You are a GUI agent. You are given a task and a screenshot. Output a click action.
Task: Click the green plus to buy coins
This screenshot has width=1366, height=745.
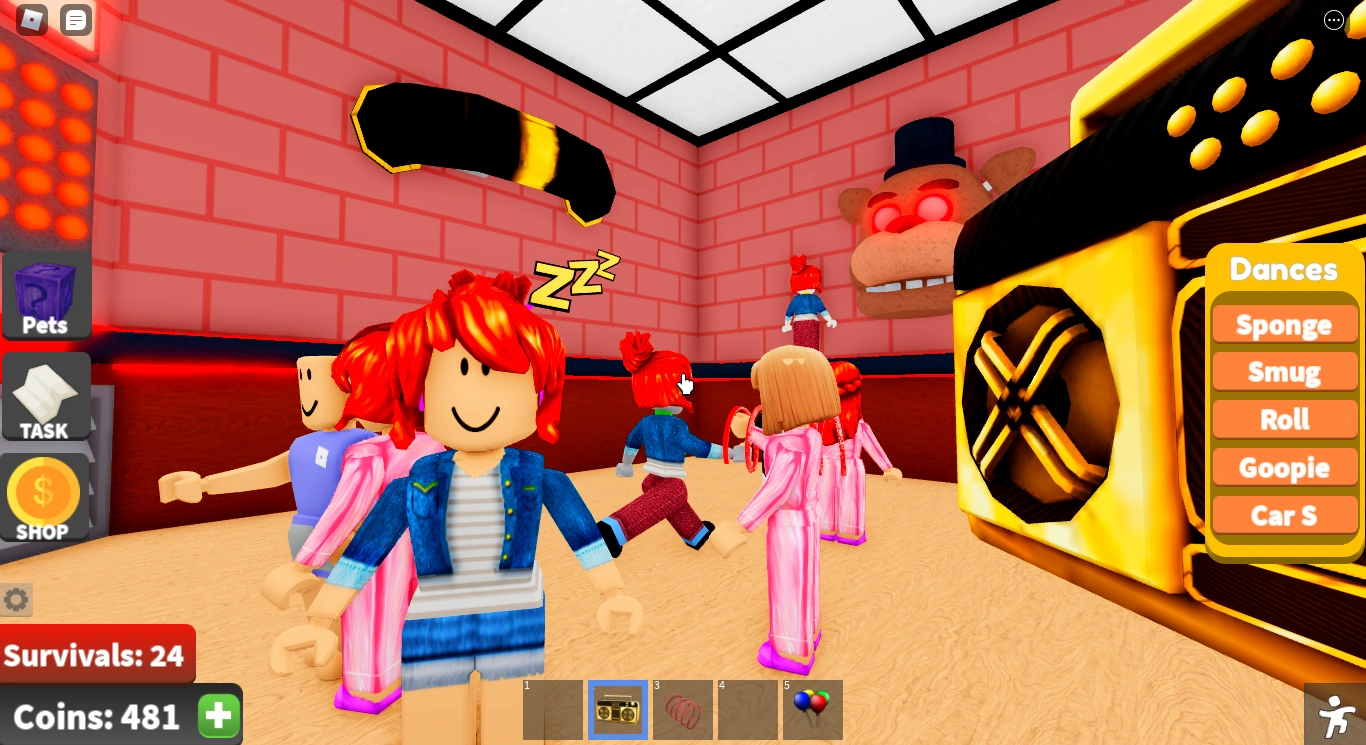pyautogui.click(x=218, y=716)
